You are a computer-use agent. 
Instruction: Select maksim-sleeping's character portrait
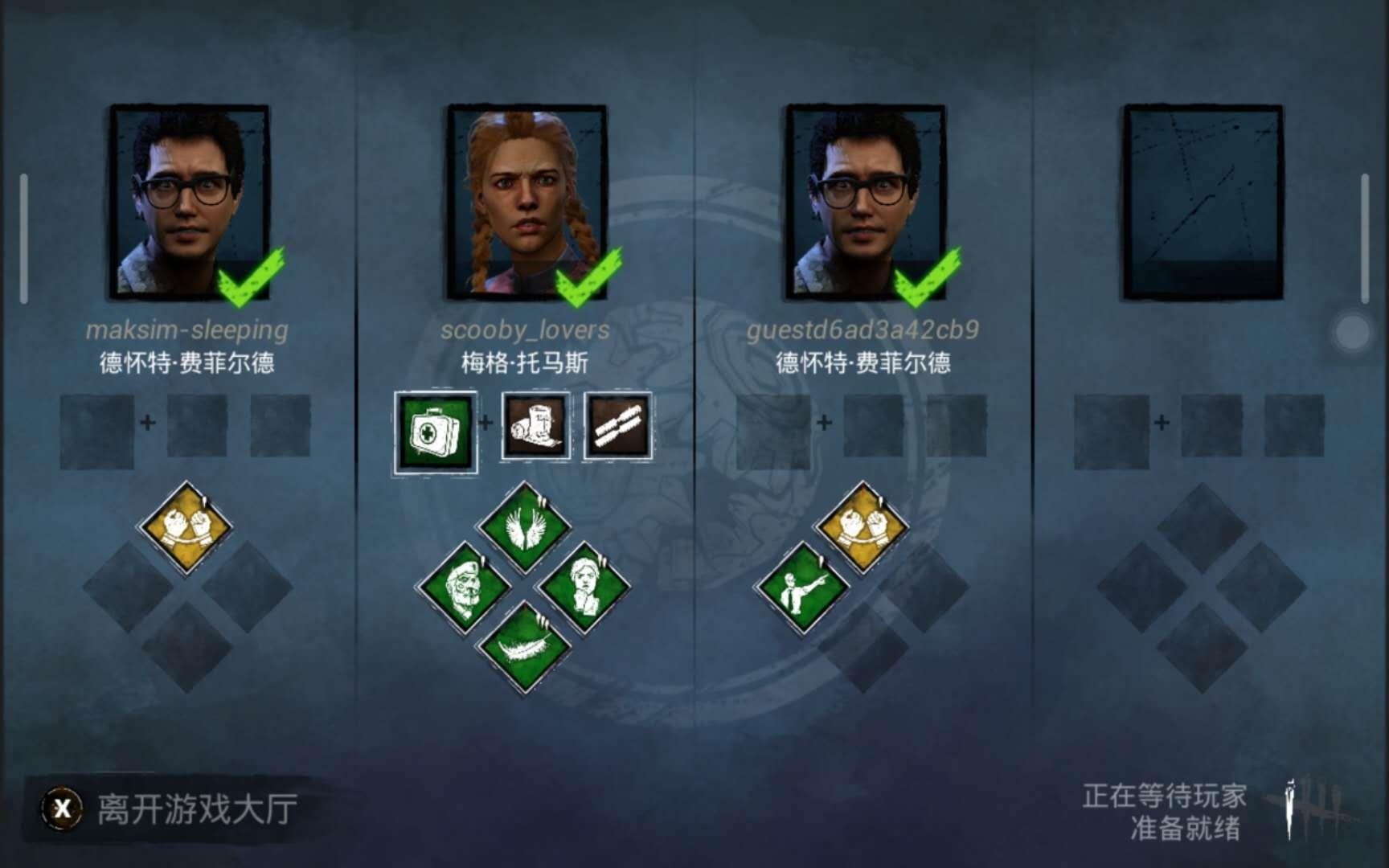(x=190, y=202)
